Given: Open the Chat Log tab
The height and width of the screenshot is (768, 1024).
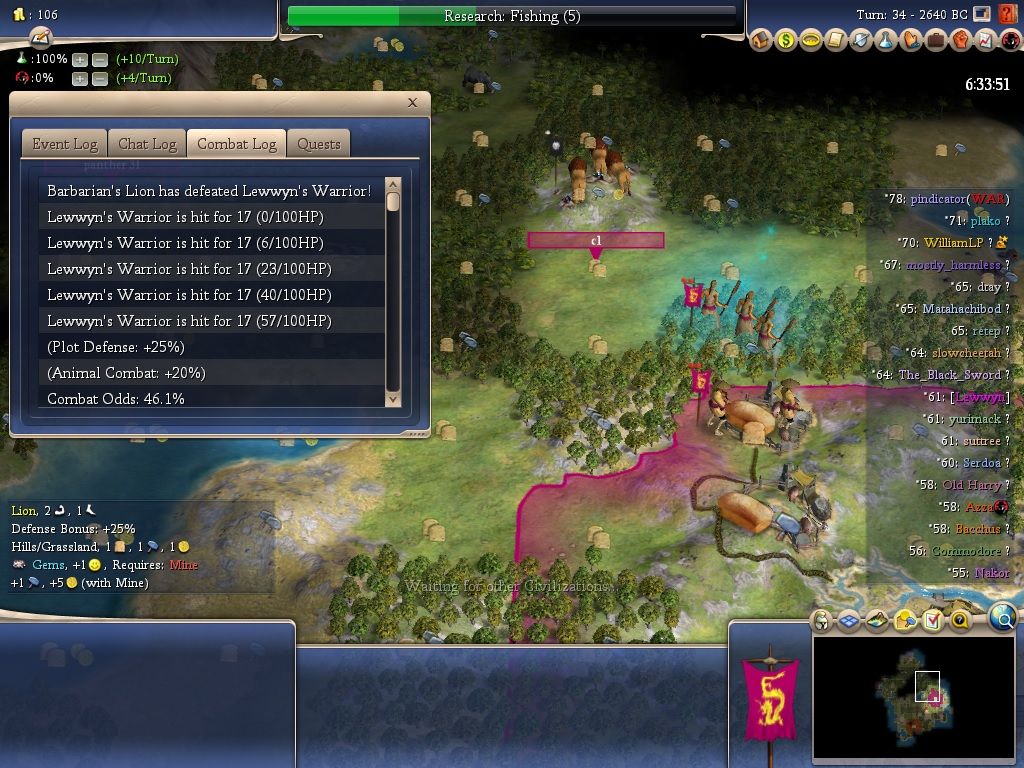Looking at the screenshot, I should (x=147, y=144).
